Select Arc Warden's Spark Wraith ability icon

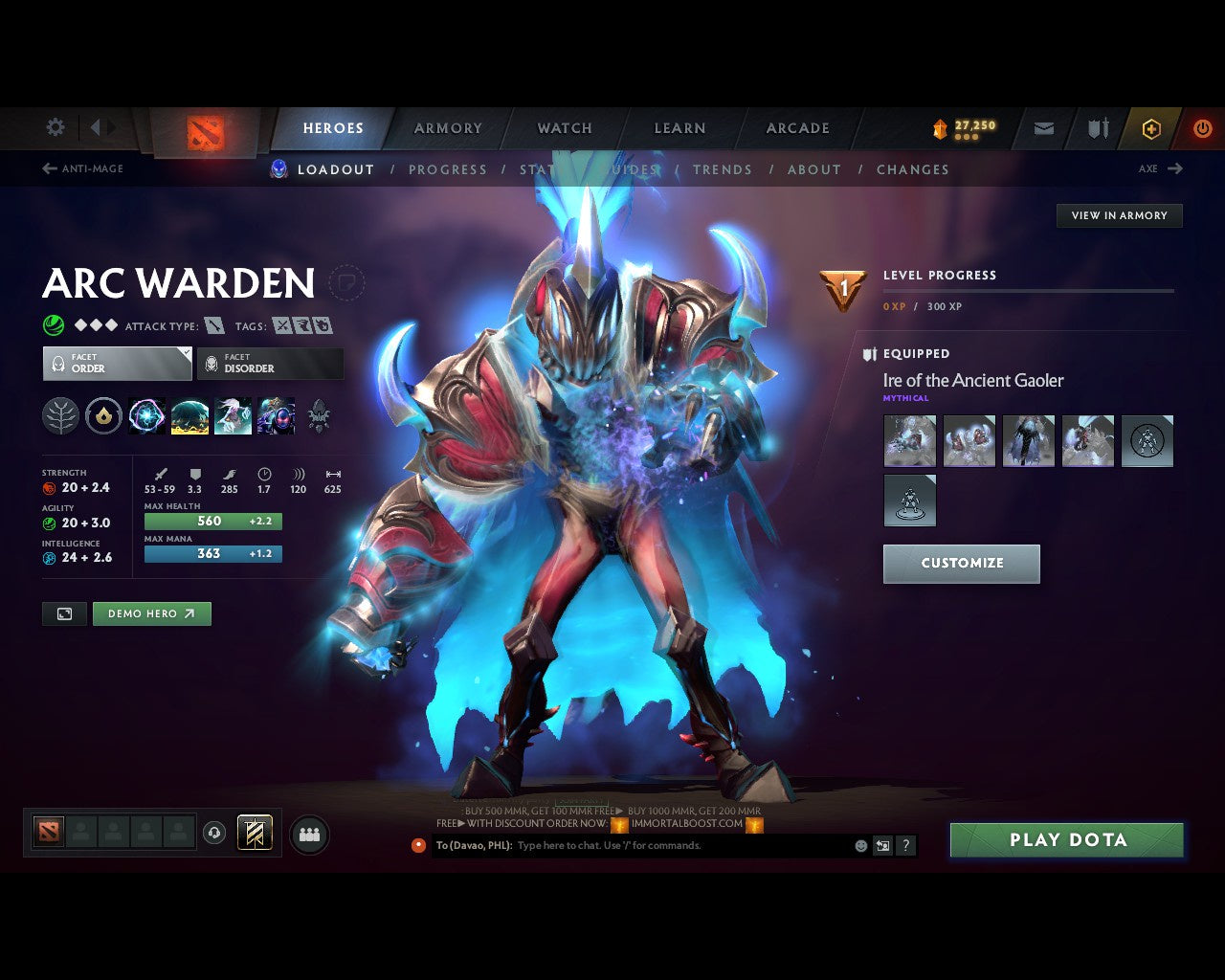tap(233, 415)
